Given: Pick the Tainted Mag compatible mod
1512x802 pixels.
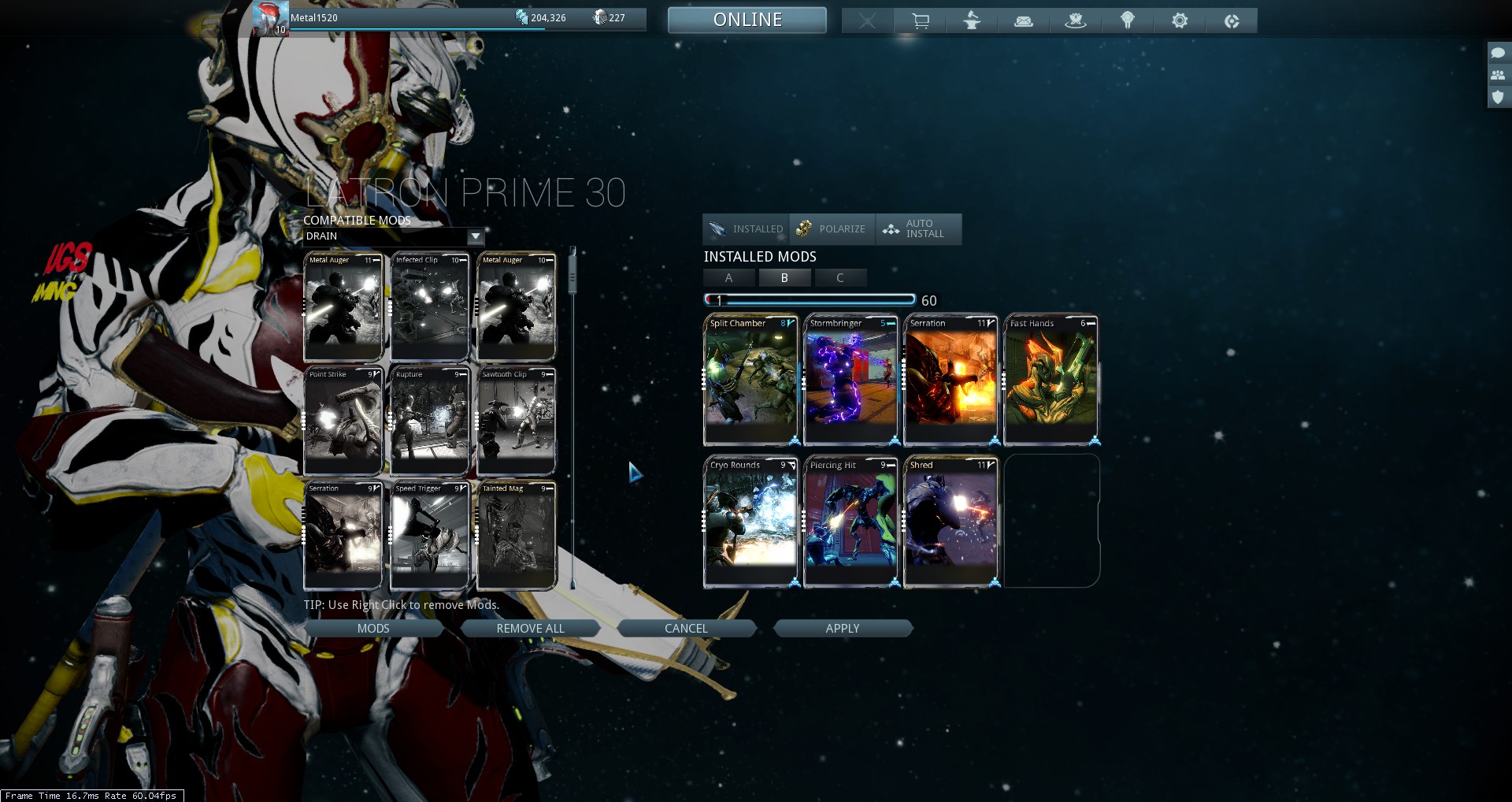Looking at the screenshot, I should coord(517,536).
